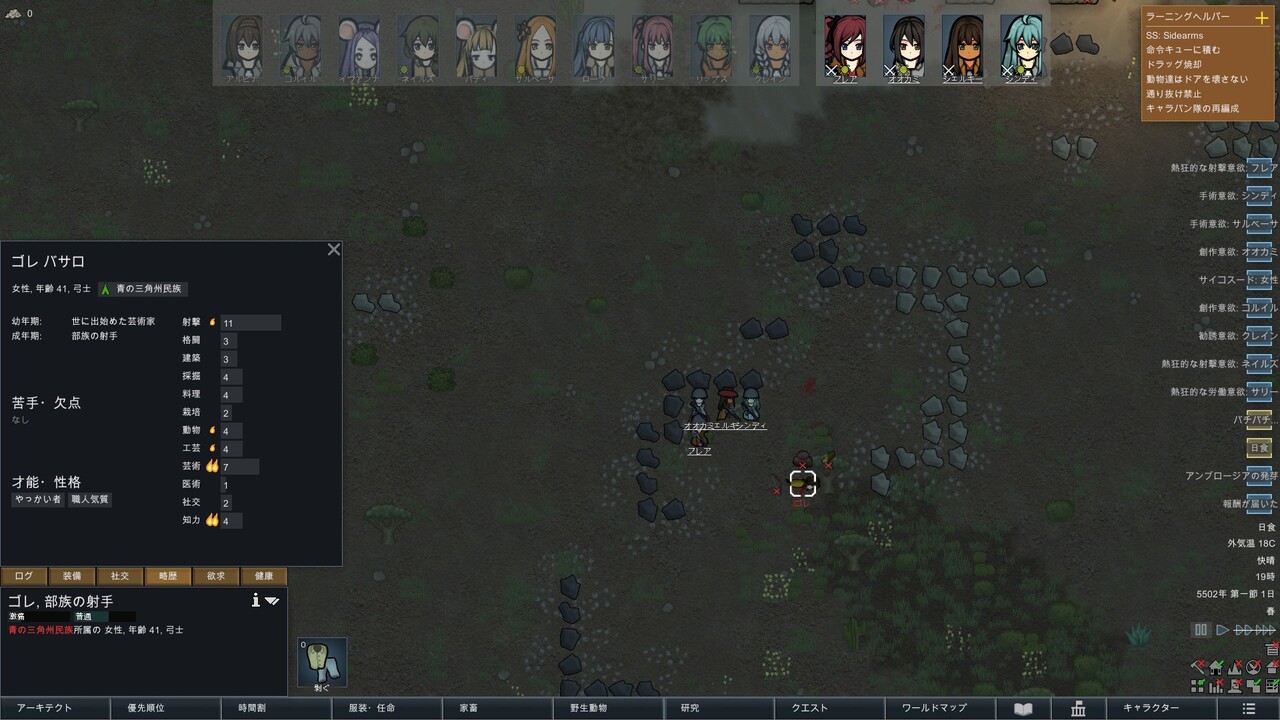Toggle the home area overlay icon
The image size is (1280, 720).
(1216, 668)
